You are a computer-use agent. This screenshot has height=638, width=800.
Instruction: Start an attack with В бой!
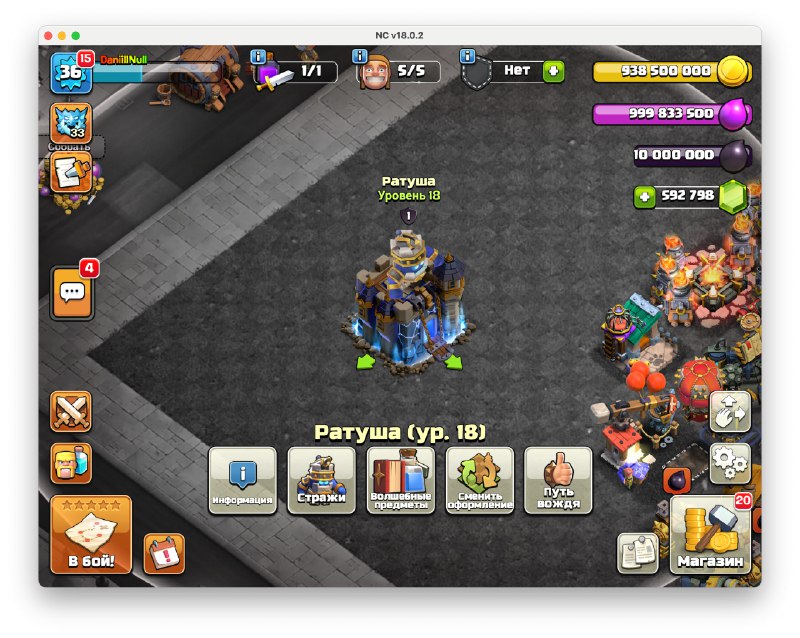click(91, 535)
